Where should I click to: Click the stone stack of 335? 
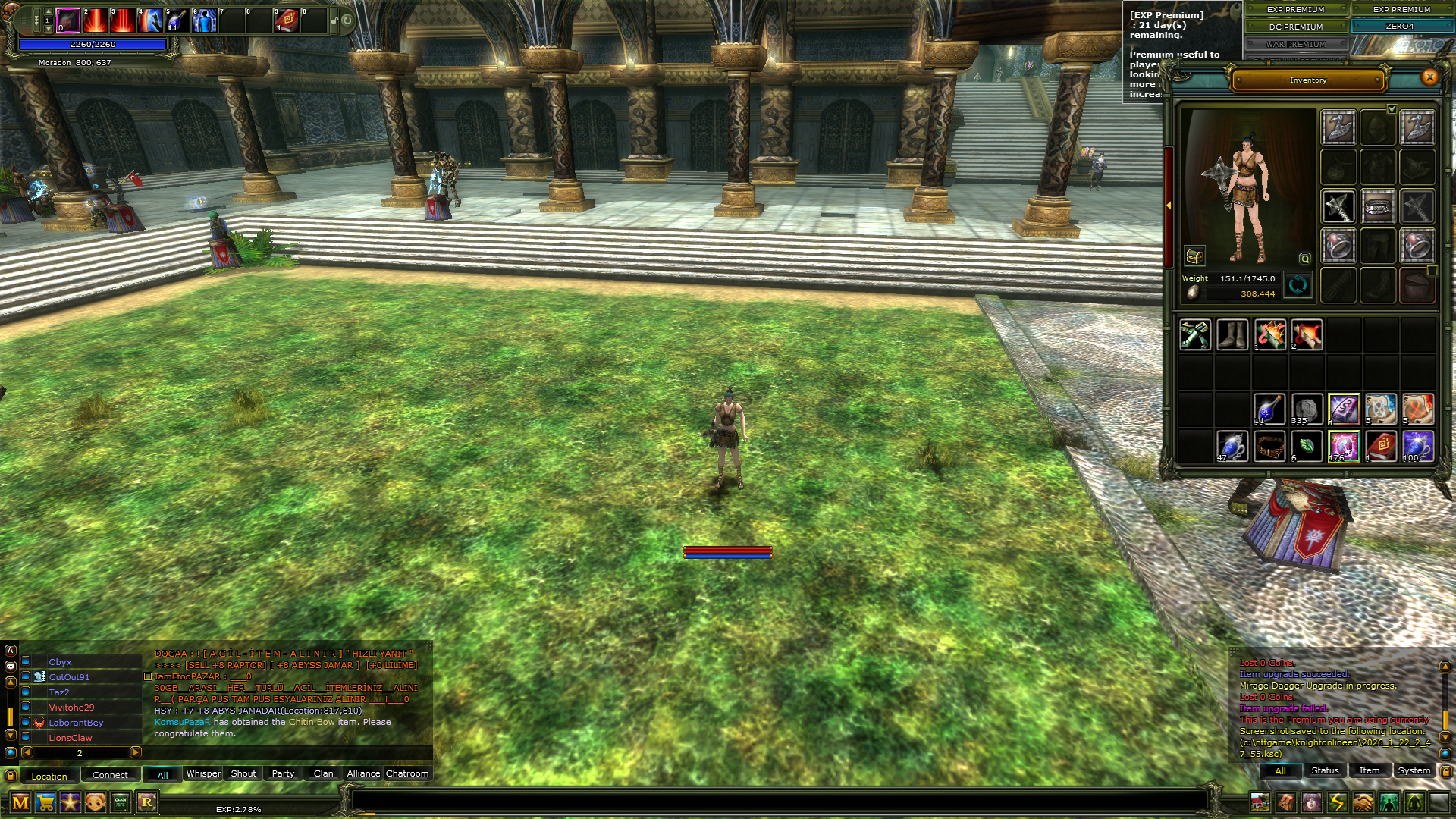(x=1306, y=409)
